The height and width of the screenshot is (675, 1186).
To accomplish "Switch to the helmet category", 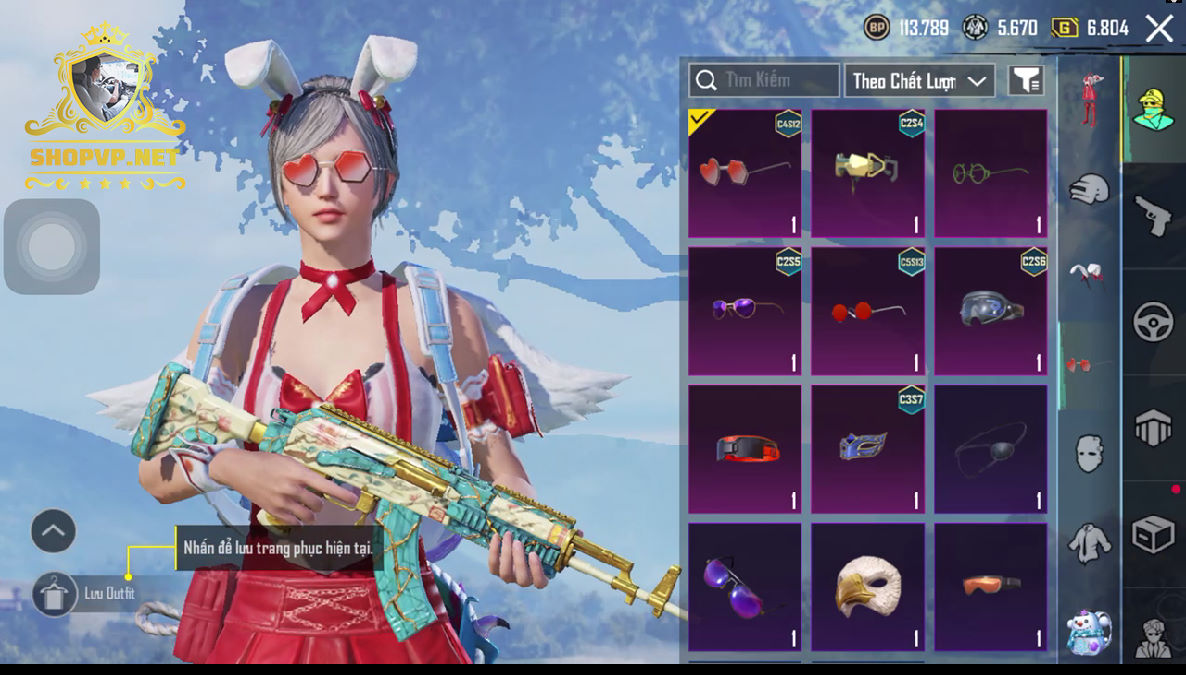I will (1089, 188).
